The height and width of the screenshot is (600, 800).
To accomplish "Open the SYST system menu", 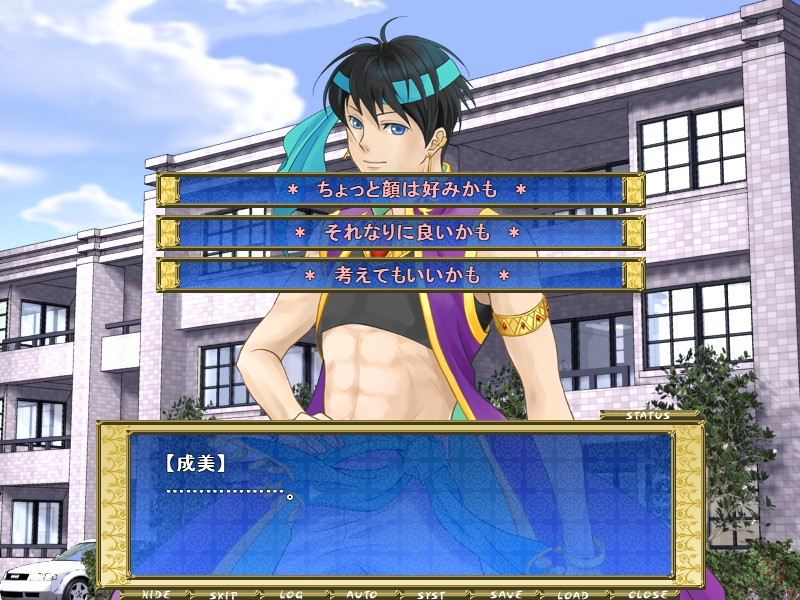I will [x=431, y=594].
